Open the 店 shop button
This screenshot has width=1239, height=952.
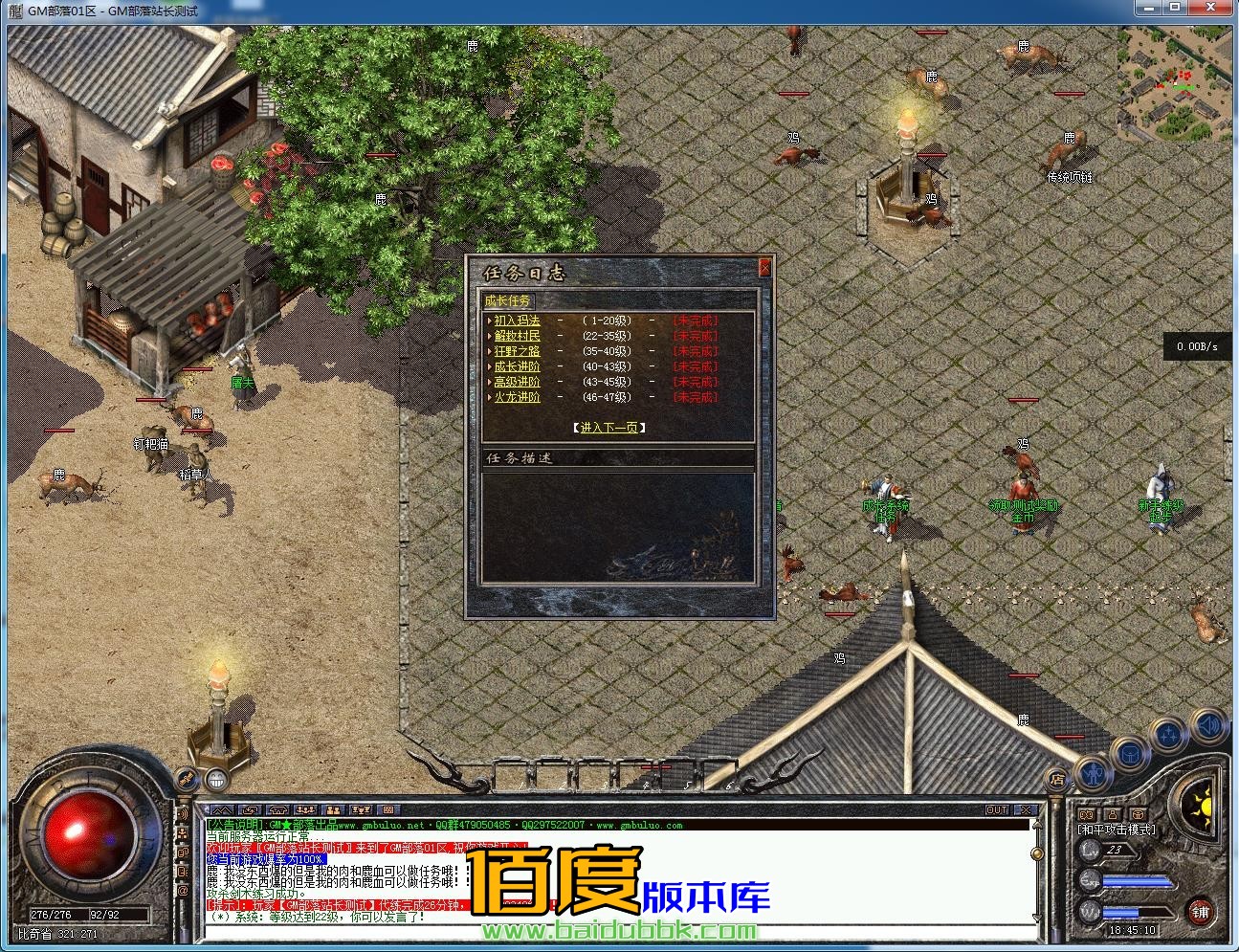[1056, 779]
